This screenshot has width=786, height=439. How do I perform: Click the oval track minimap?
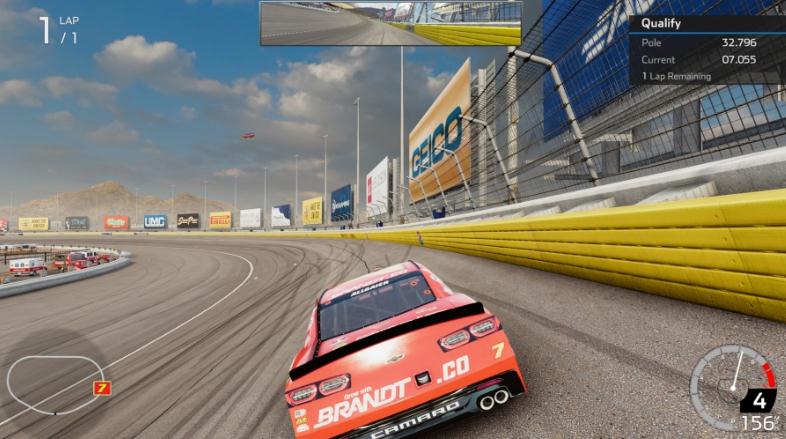54,382
